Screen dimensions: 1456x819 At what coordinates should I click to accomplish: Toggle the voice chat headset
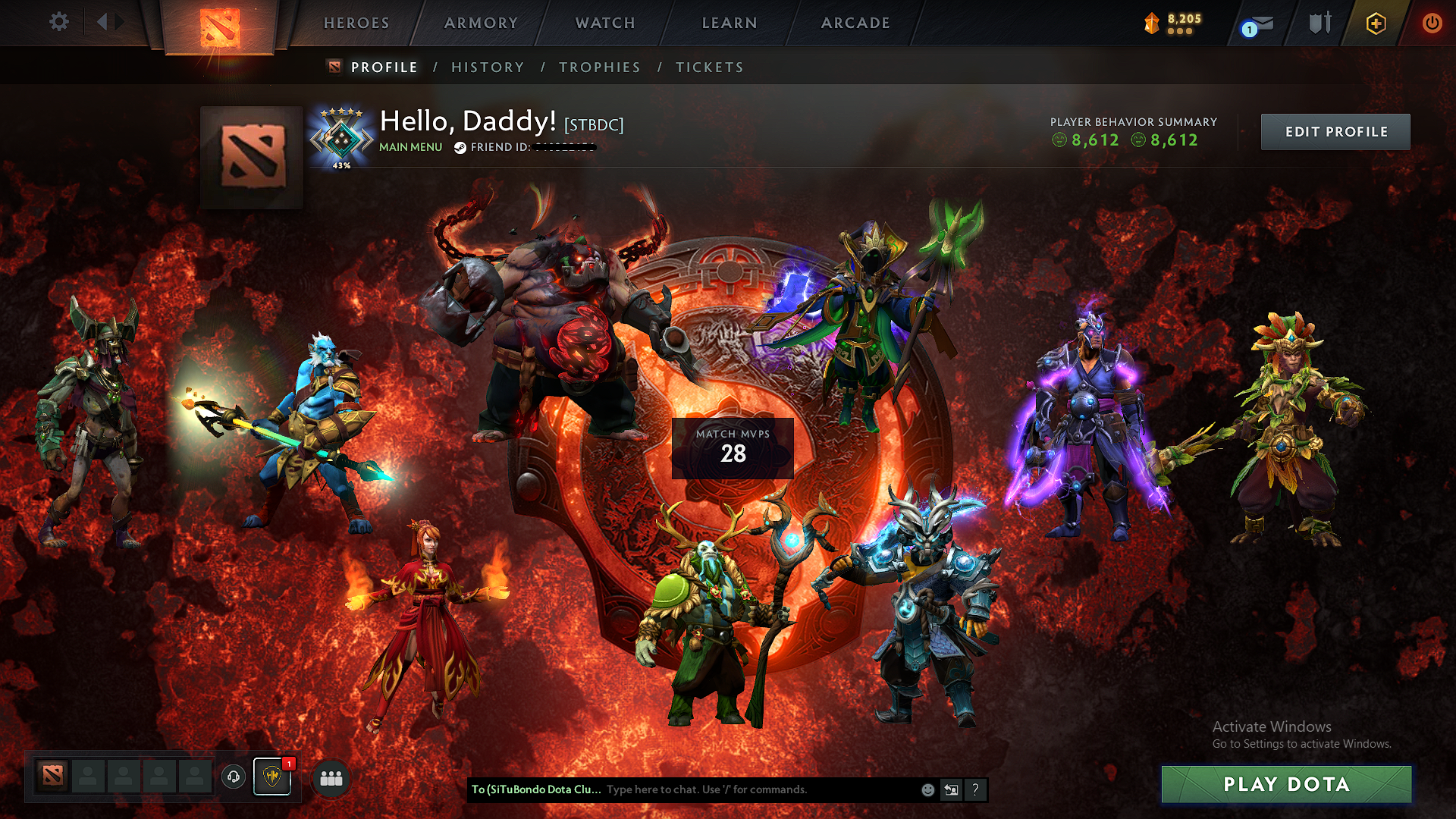click(x=232, y=777)
